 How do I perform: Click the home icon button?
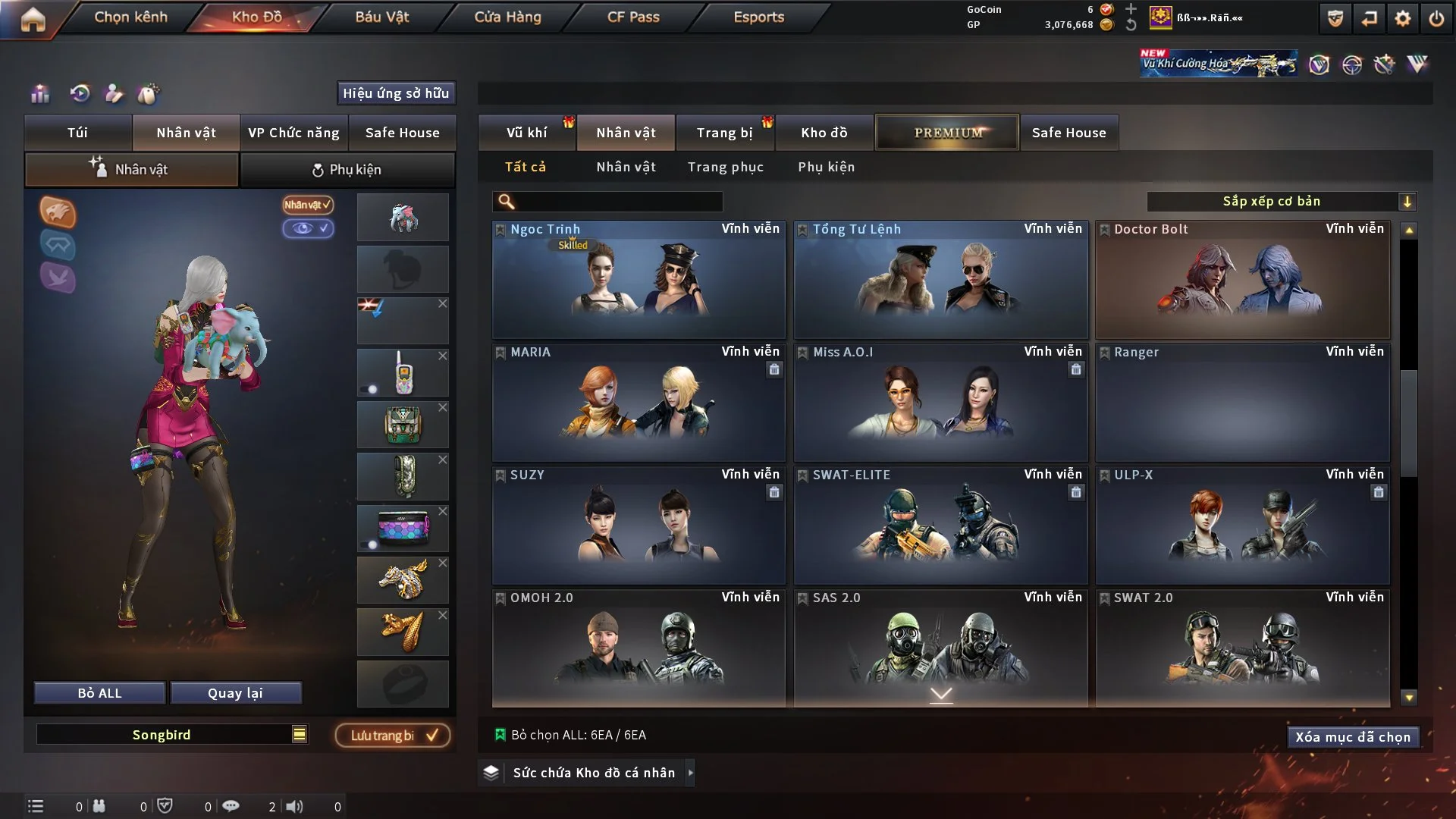(x=33, y=19)
